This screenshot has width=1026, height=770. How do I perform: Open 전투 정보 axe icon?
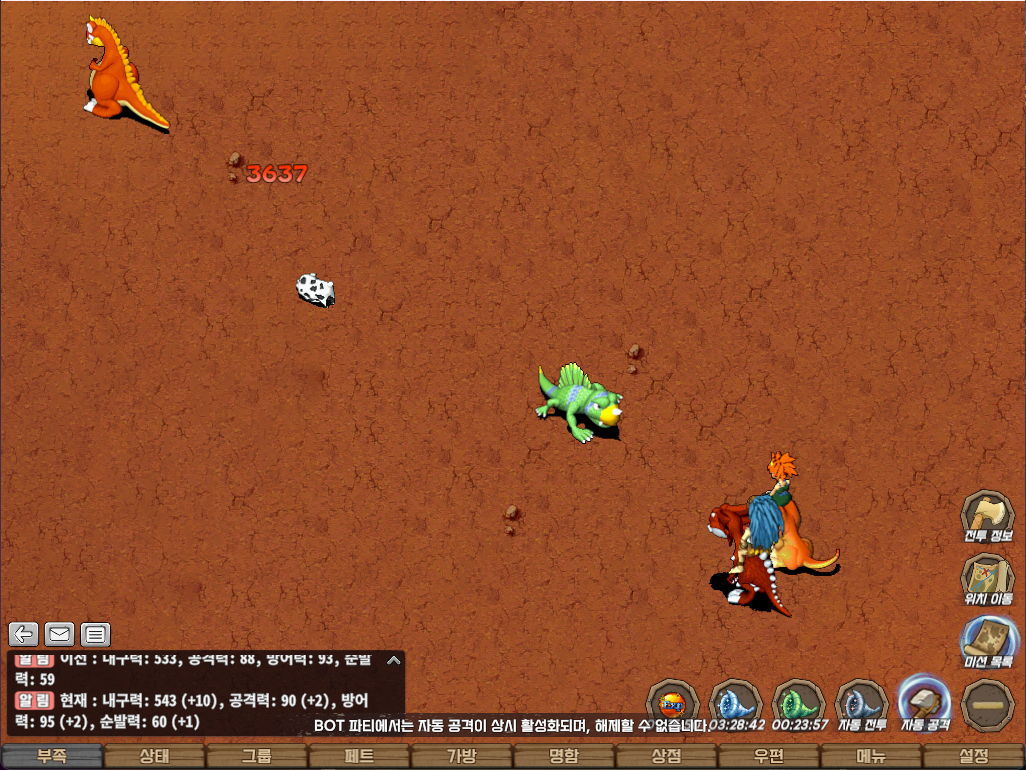[x=987, y=516]
